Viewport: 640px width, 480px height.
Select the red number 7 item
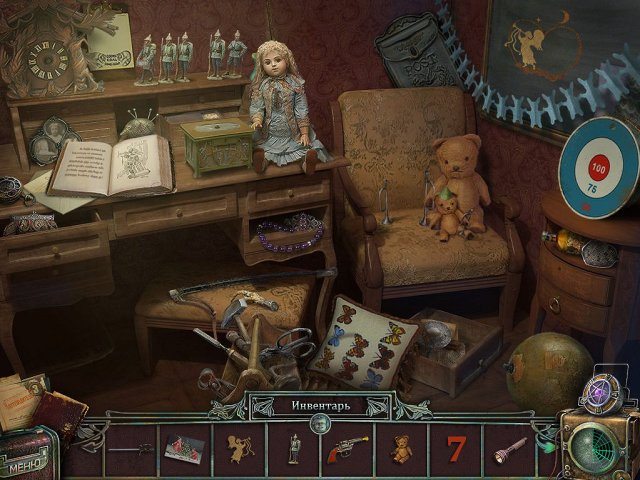click(x=456, y=449)
